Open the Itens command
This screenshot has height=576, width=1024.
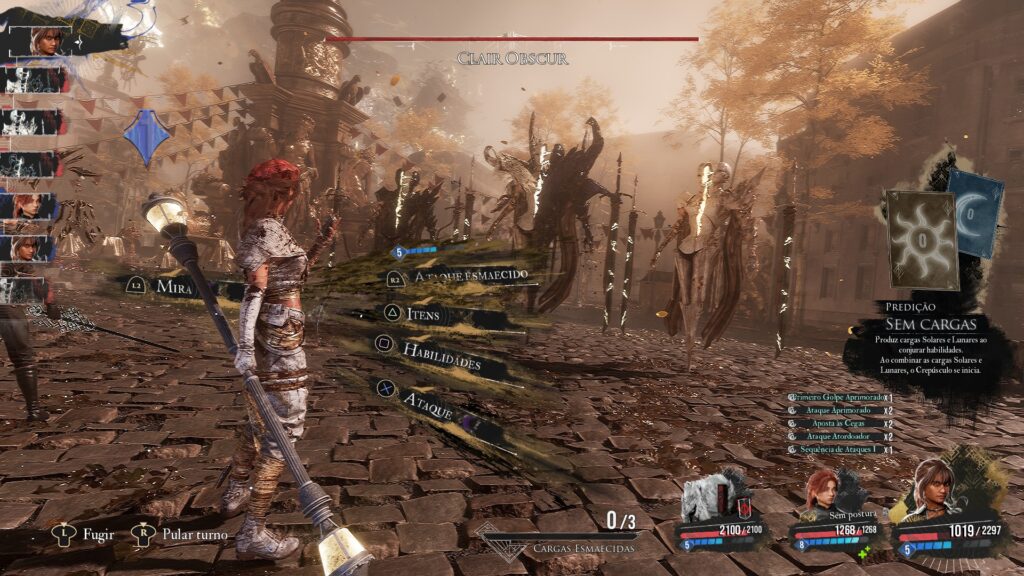422,315
